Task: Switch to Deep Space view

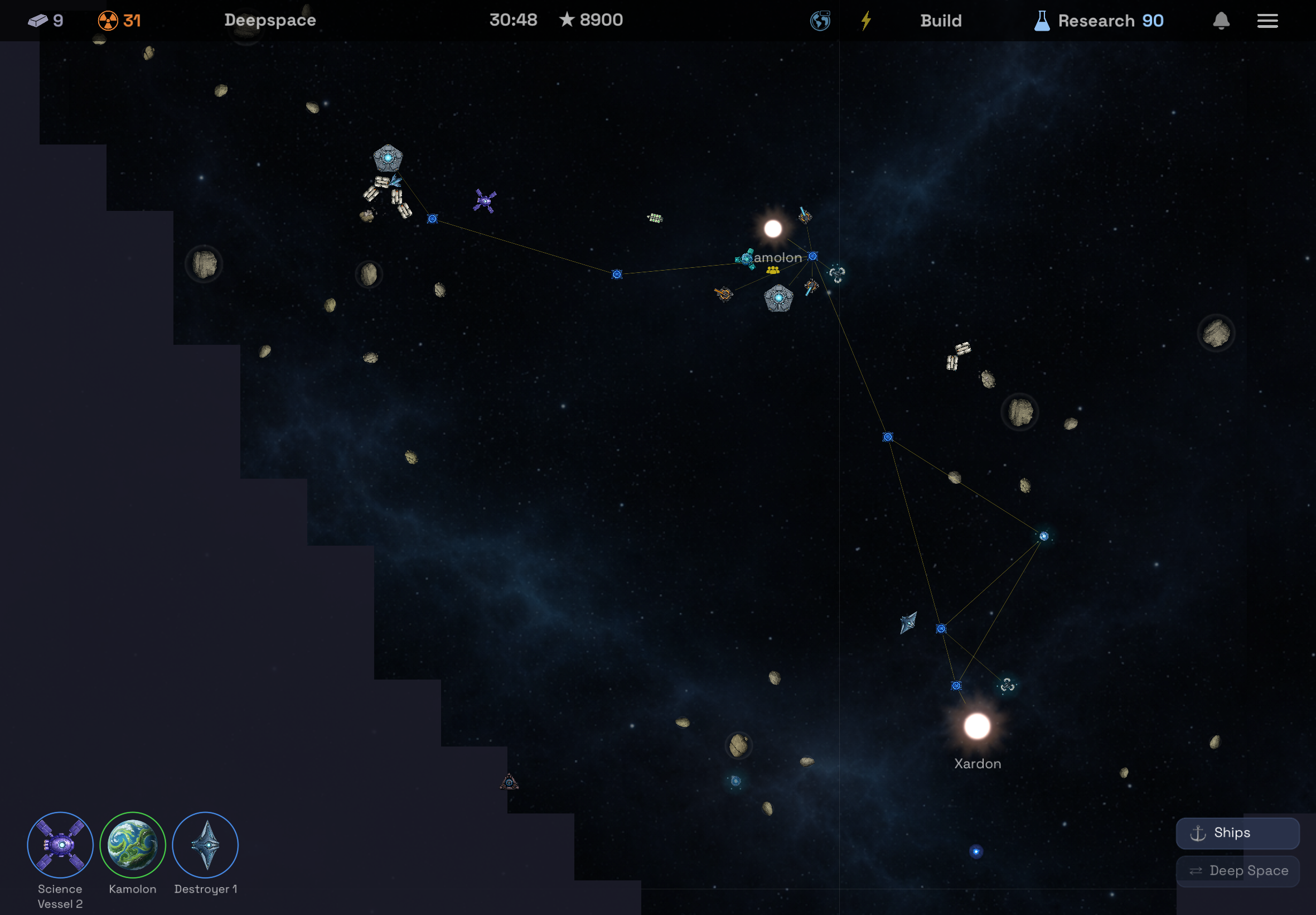Action: (x=1237, y=870)
